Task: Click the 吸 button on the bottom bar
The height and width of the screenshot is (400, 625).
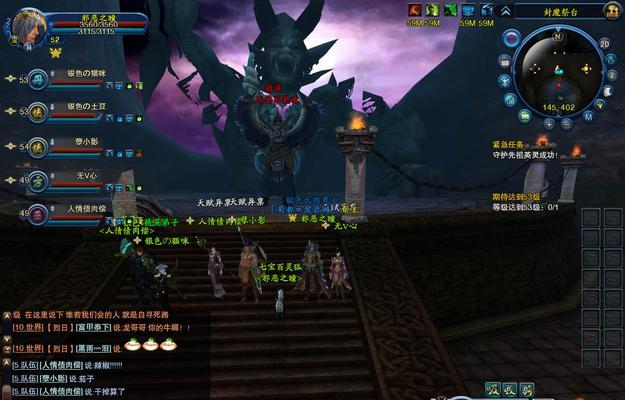Action: point(493,389)
